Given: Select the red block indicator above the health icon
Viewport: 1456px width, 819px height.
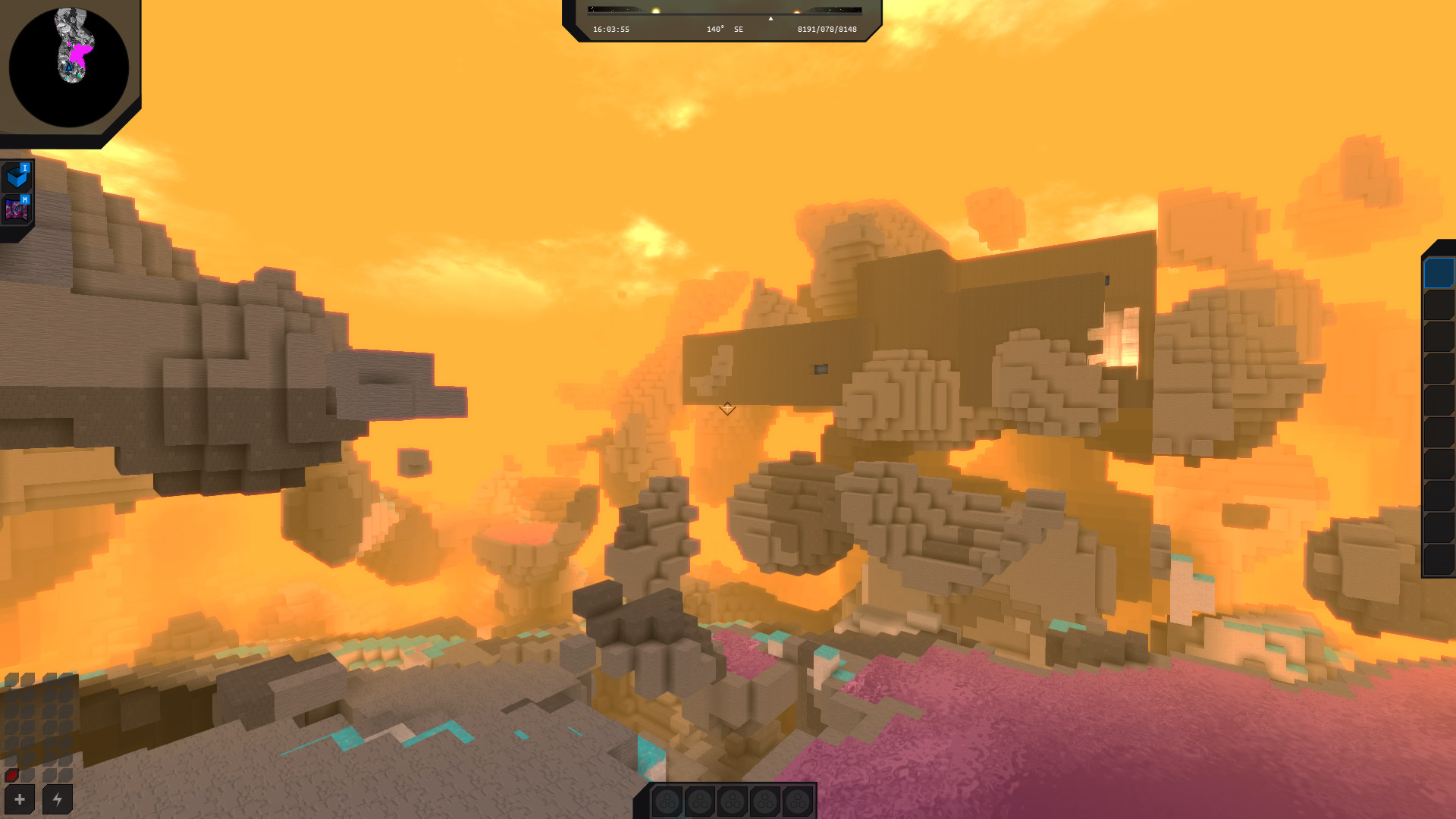Looking at the screenshot, I should click(x=11, y=773).
